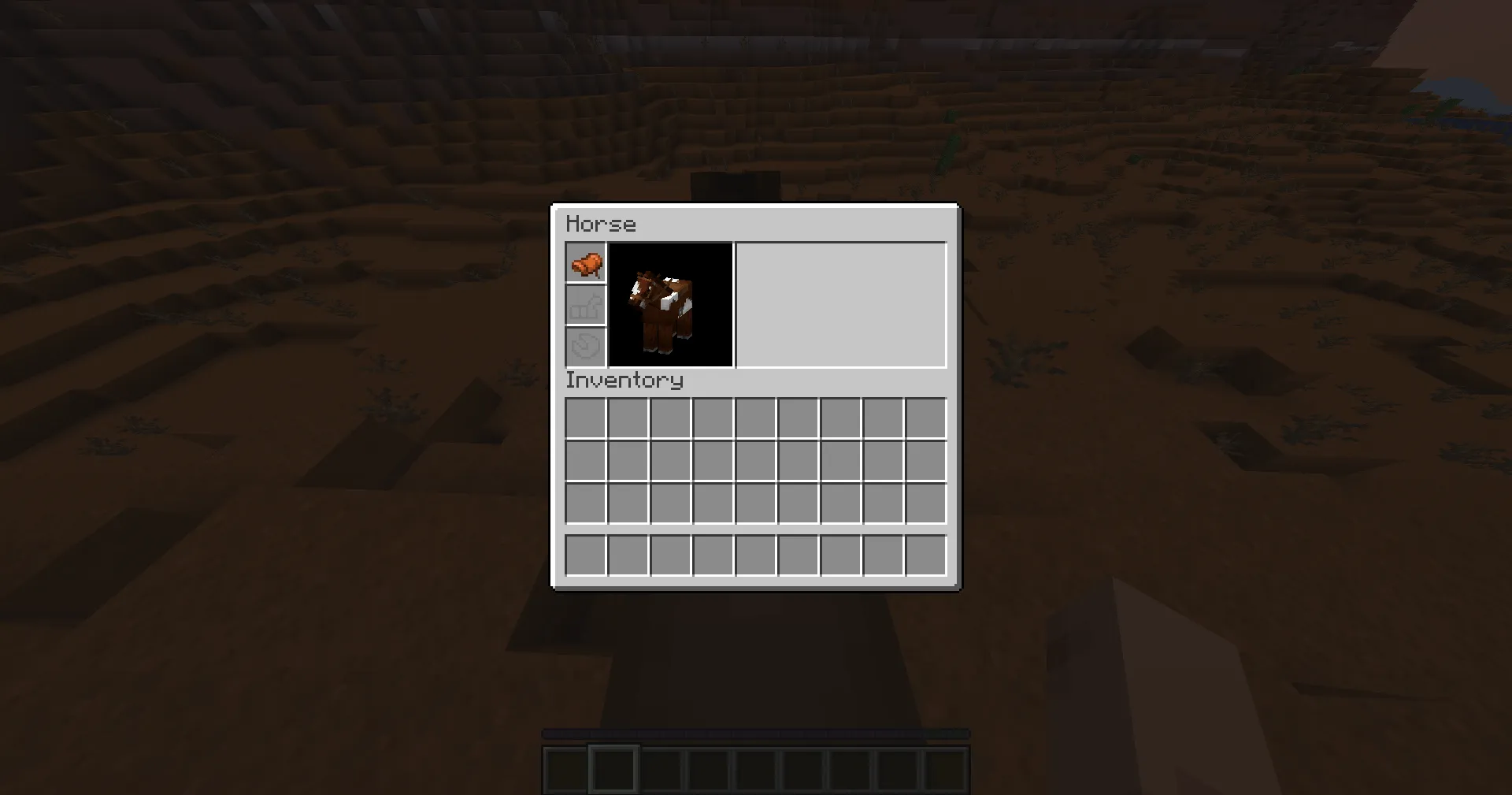Click the Horse title text
Image resolution: width=1512 pixels, height=795 pixels.
point(601,224)
